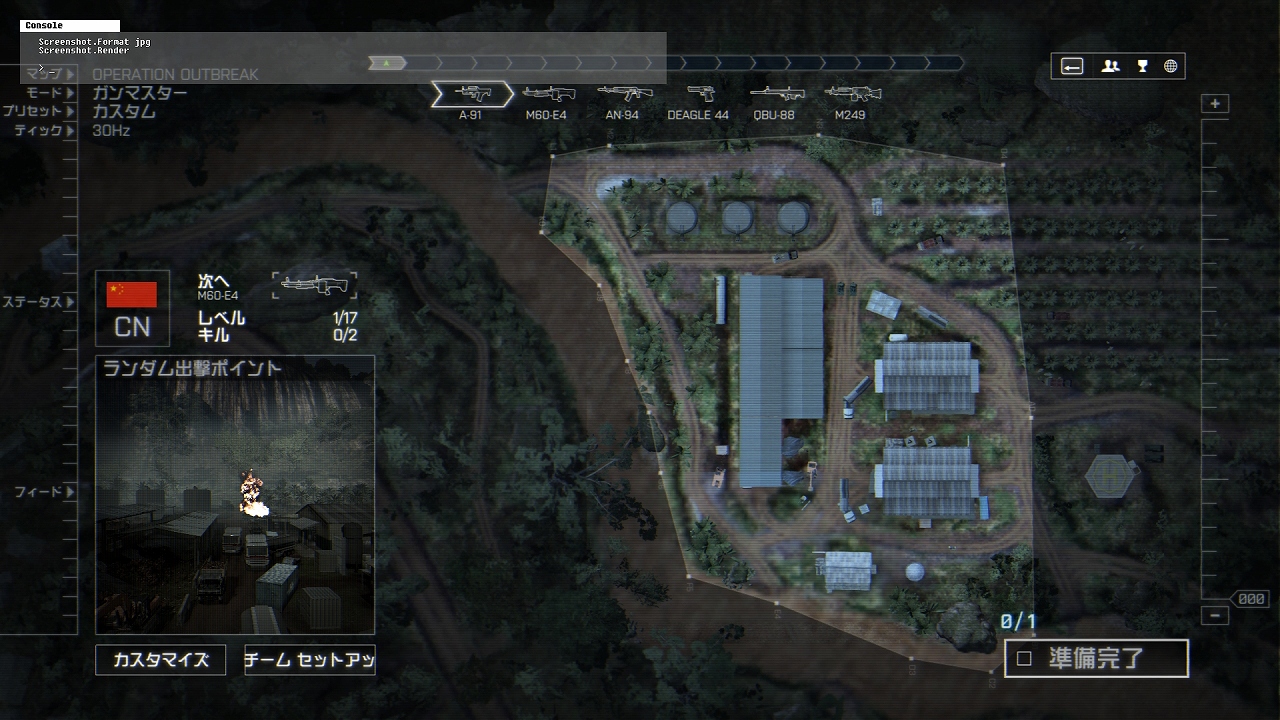The height and width of the screenshot is (720, 1280).
Task: Open the globe icon
Action: (x=1170, y=67)
